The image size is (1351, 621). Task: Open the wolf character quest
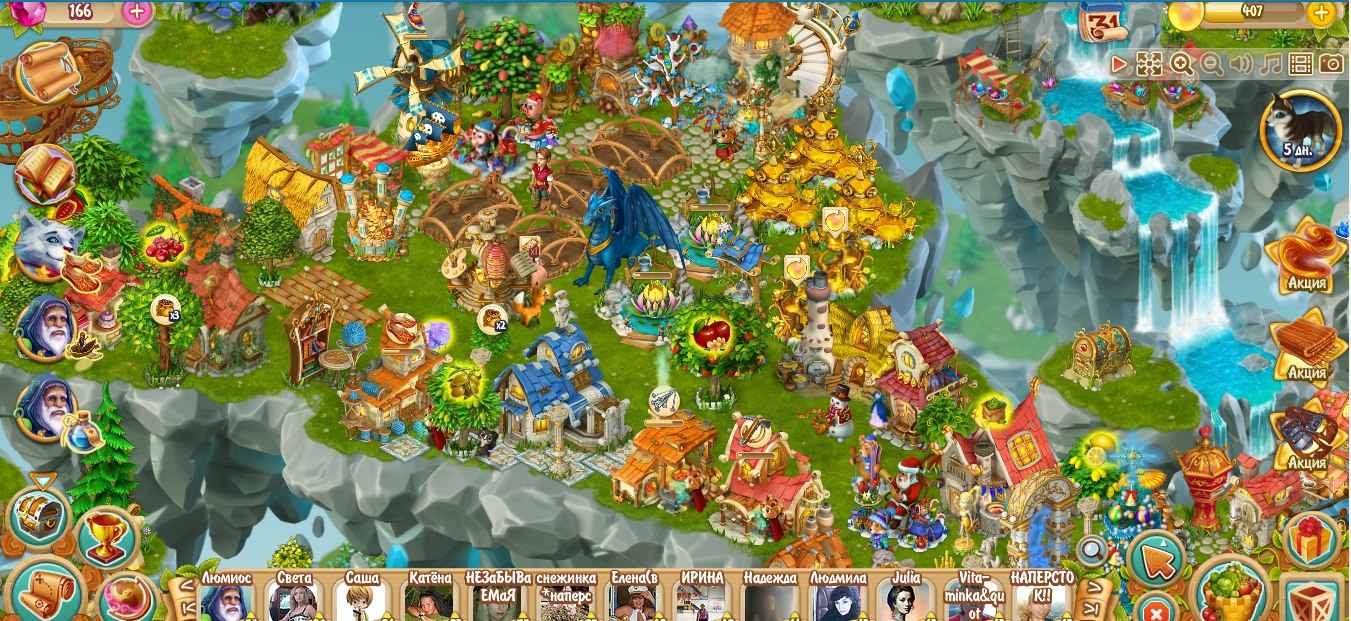coord(46,247)
